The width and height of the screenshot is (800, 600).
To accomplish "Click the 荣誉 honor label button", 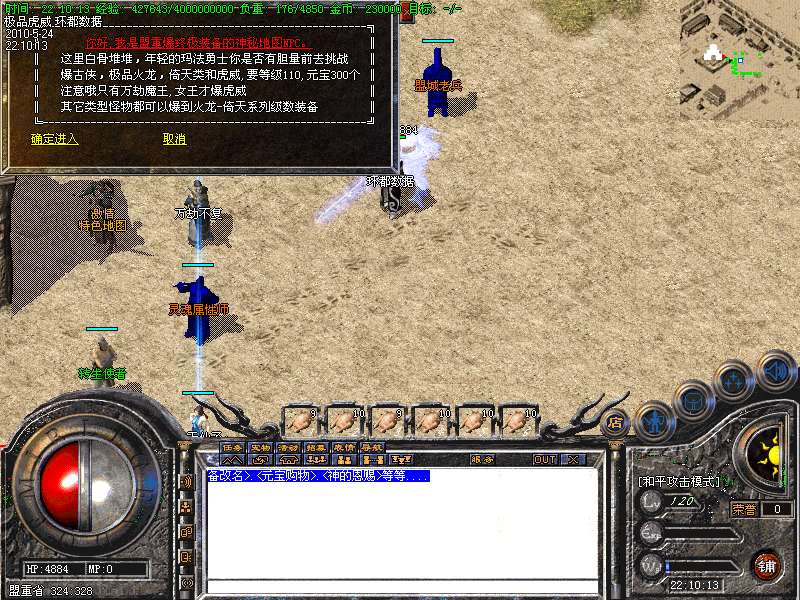I will (x=743, y=509).
